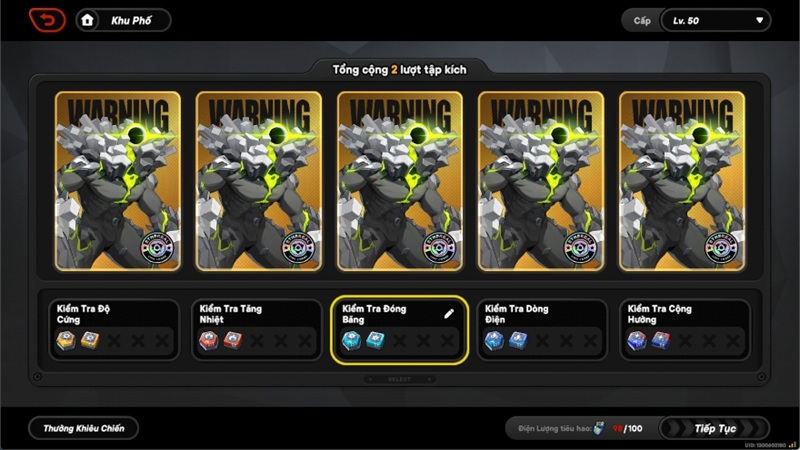800x450 pixels.
Task: Pick the boss card above Độ Cứng
Action: [x=118, y=181]
